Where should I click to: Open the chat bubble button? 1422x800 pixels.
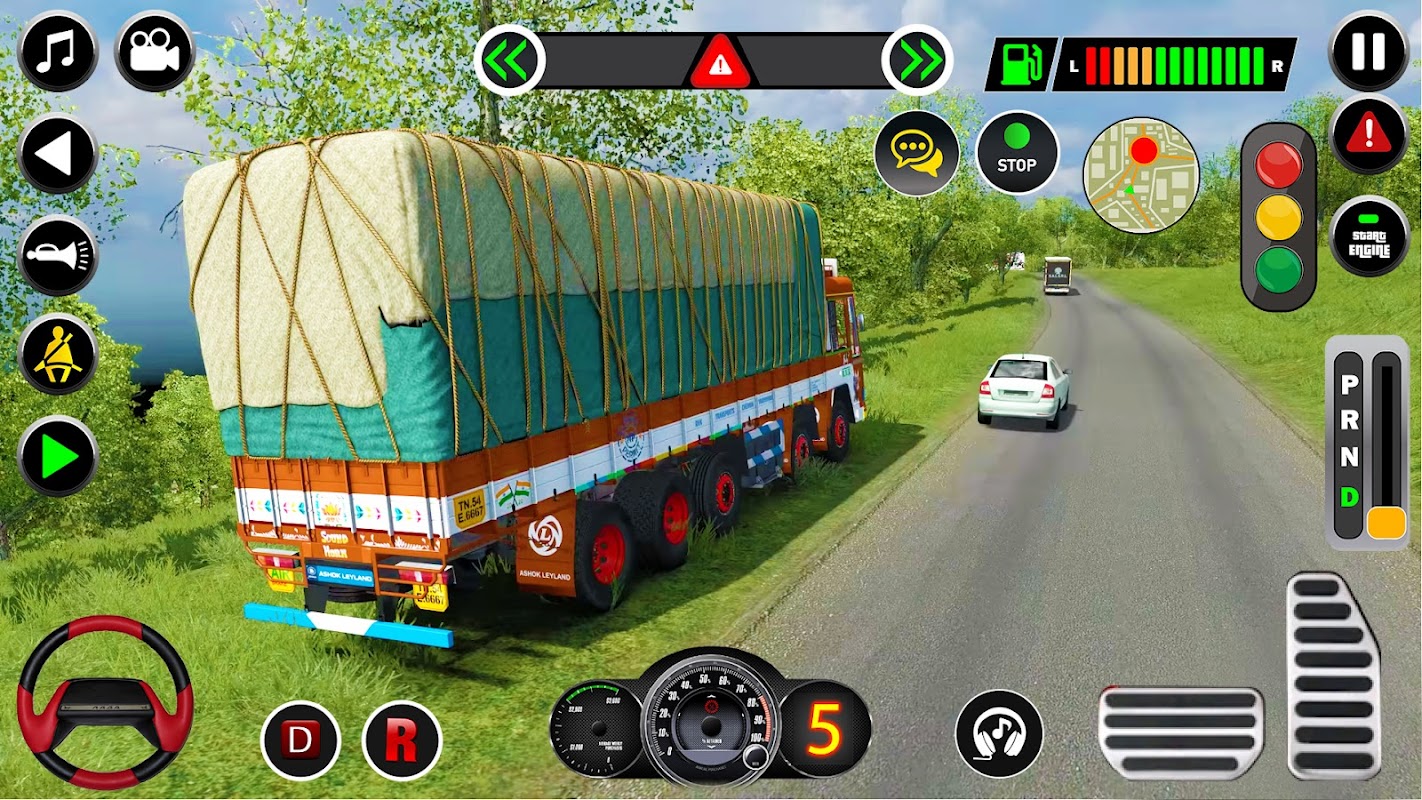point(916,153)
